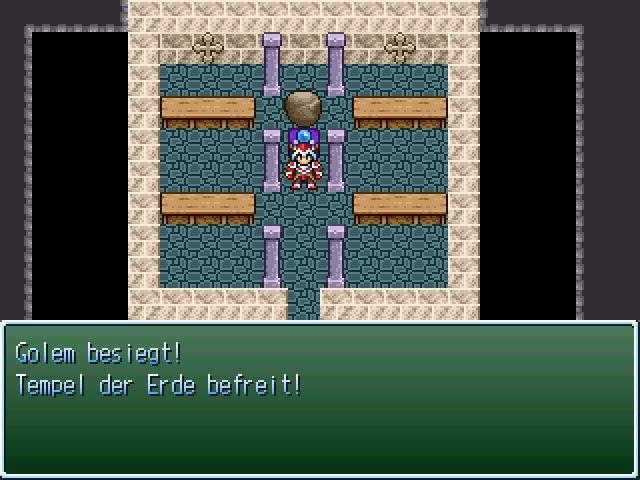This screenshot has width=640, height=480.
Task: Dismiss the 'Golem besiegt!' message window
Action: click(x=319, y=399)
